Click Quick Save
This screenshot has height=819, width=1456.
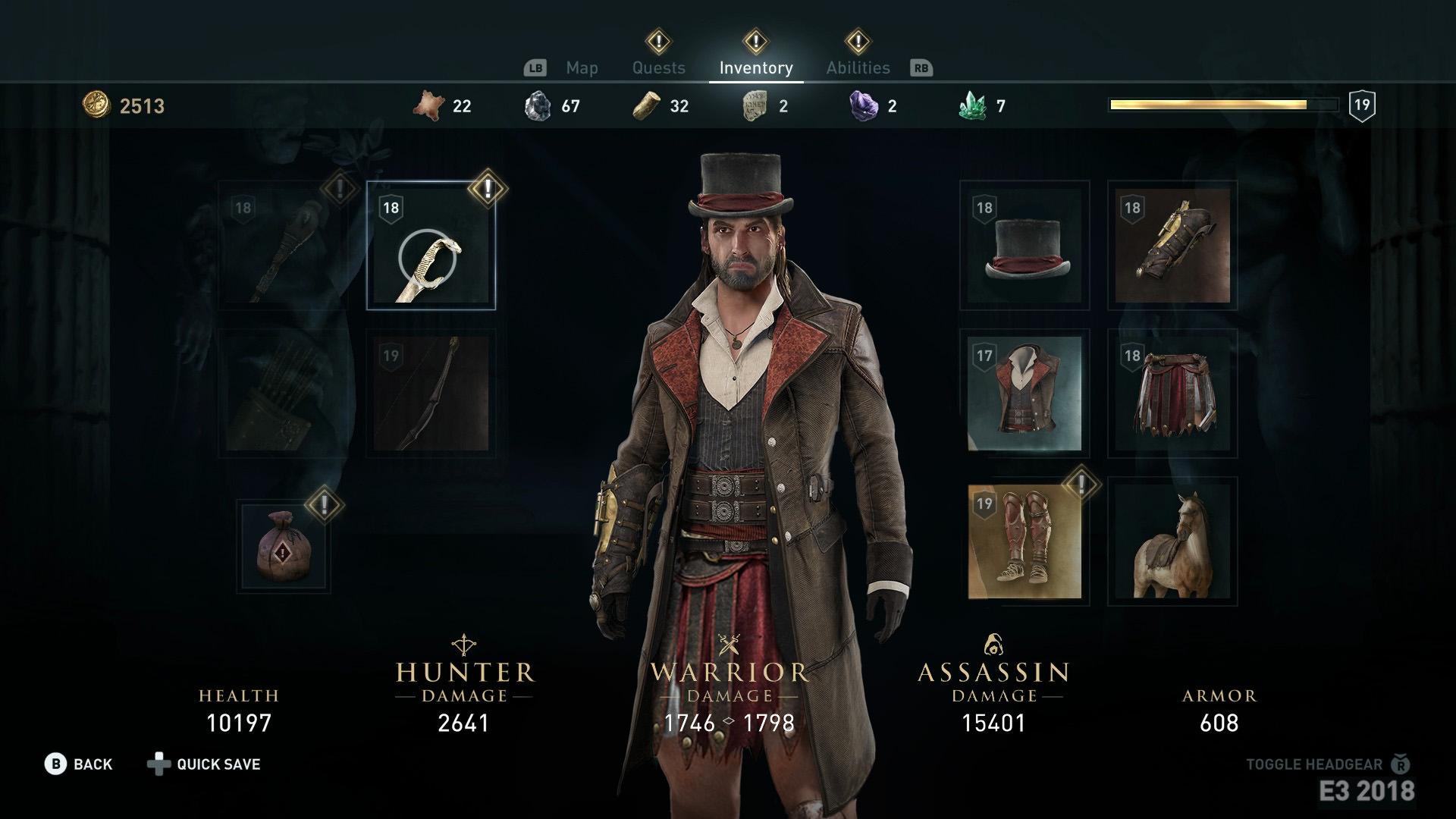205,764
